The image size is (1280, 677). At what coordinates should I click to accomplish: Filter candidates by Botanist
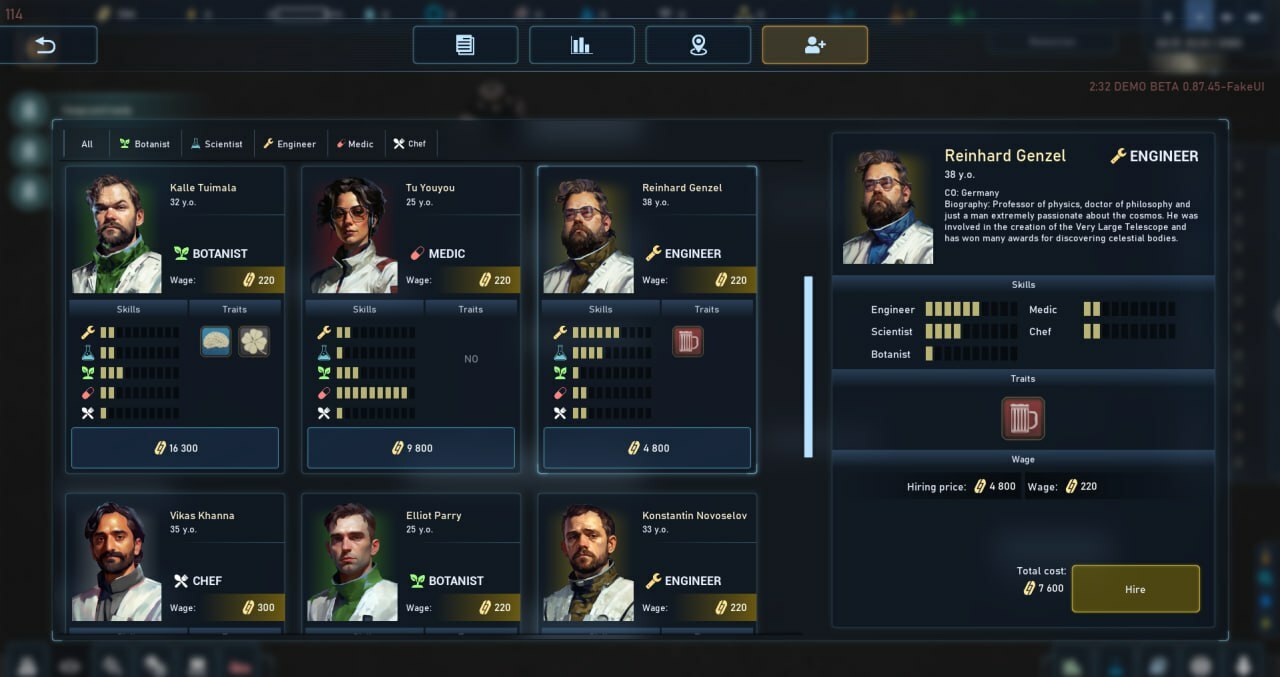pos(145,144)
